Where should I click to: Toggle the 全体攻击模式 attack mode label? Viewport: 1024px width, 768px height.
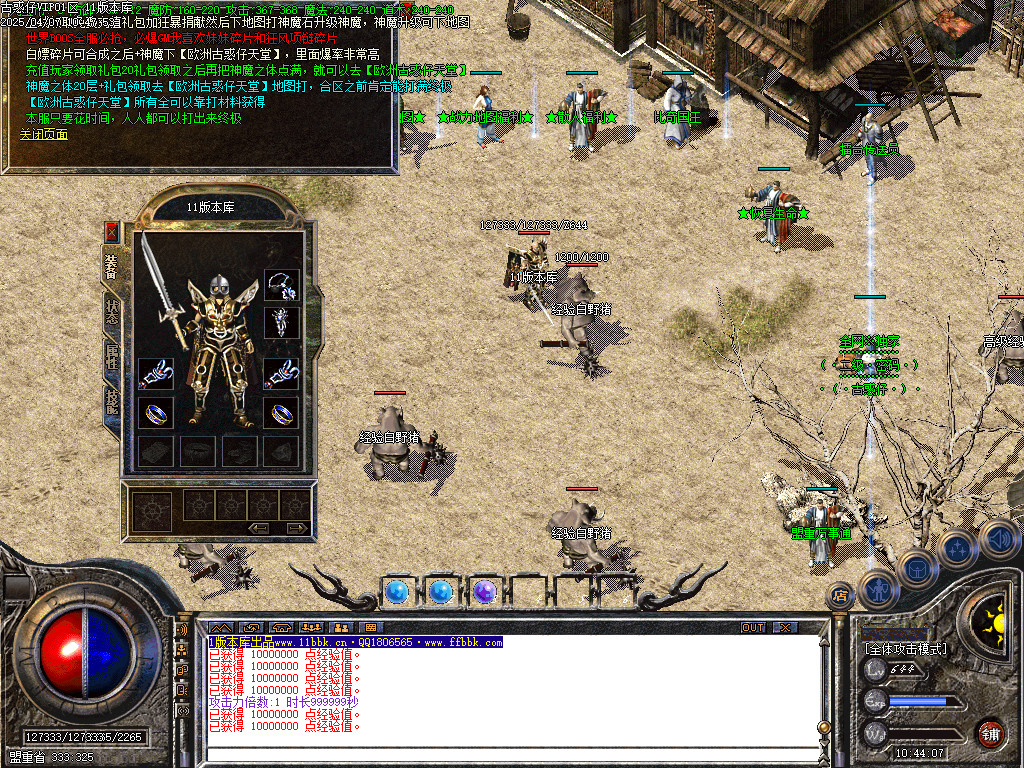coord(905,649)
